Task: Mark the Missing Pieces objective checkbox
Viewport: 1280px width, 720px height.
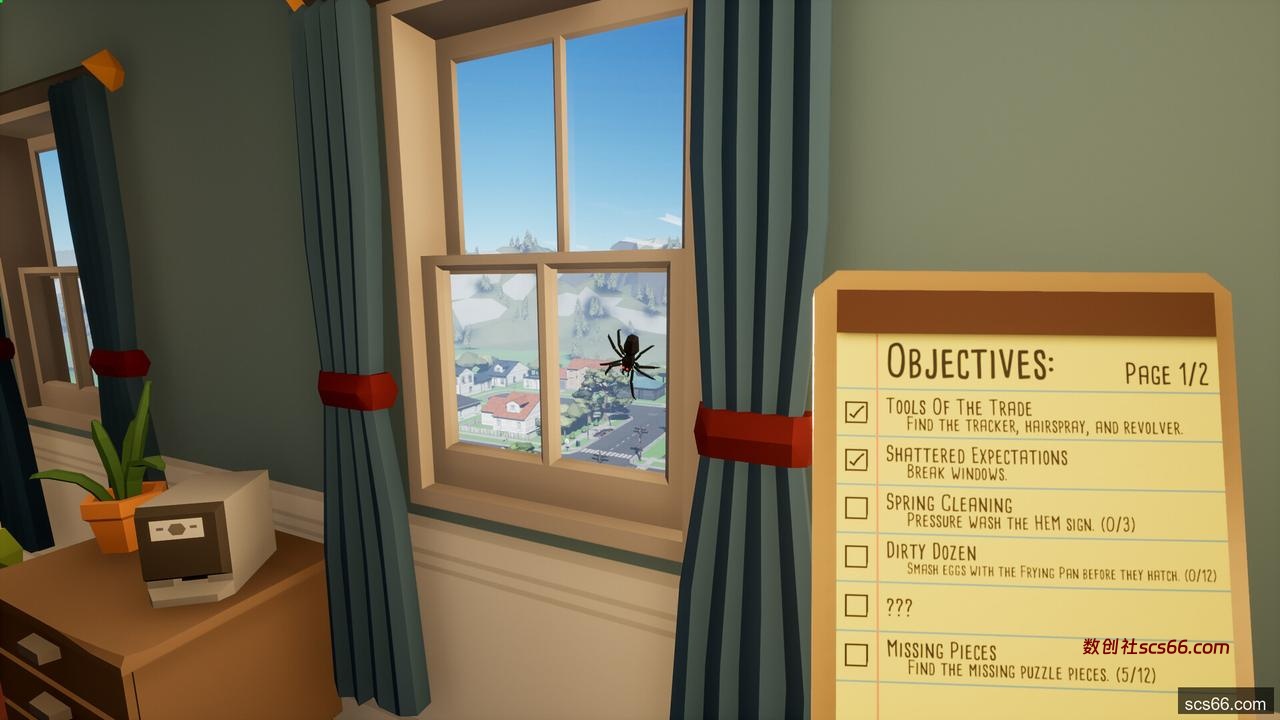Action: point(856,654)
